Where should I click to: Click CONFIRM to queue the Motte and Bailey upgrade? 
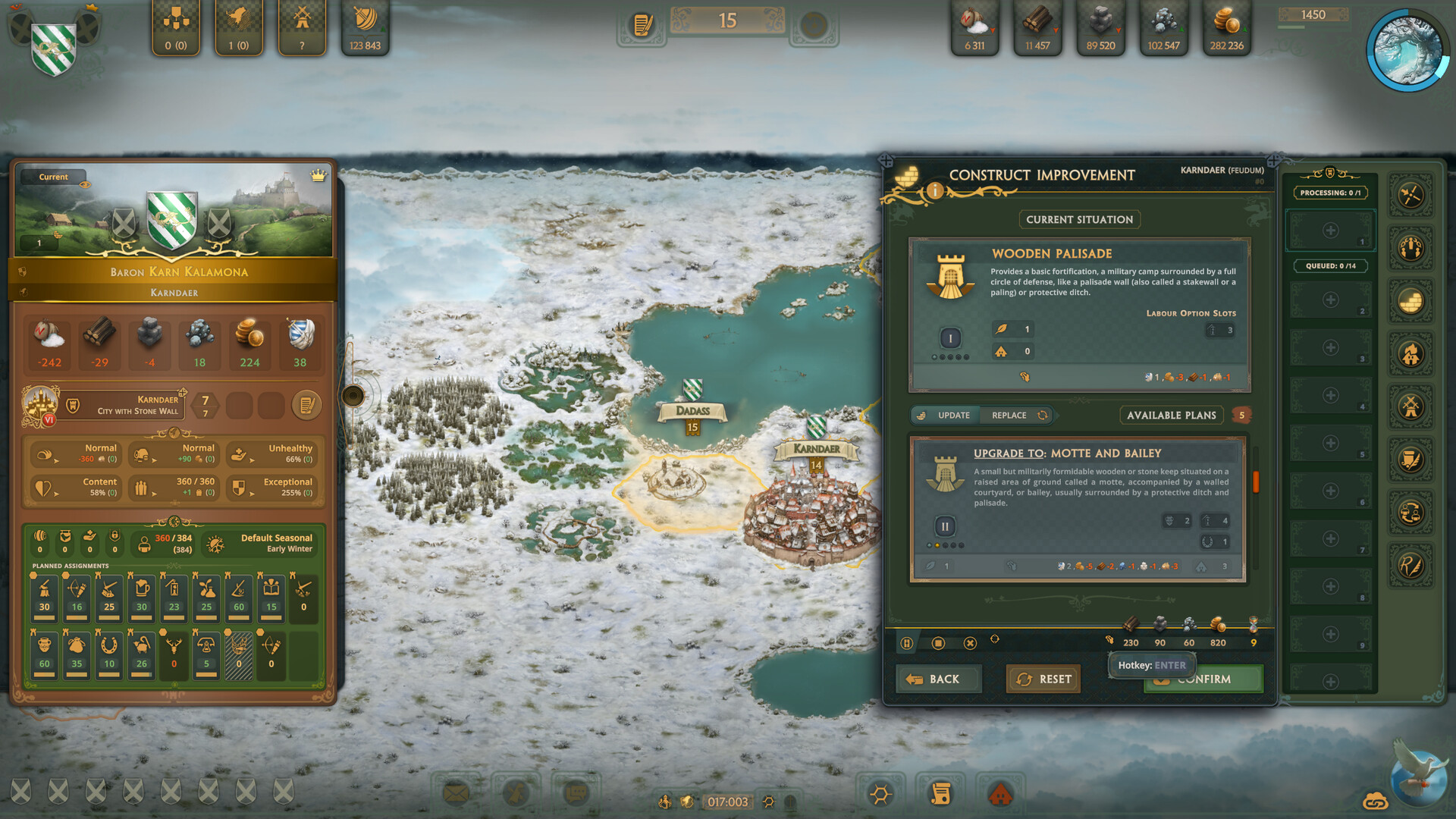pos(1203,679)
